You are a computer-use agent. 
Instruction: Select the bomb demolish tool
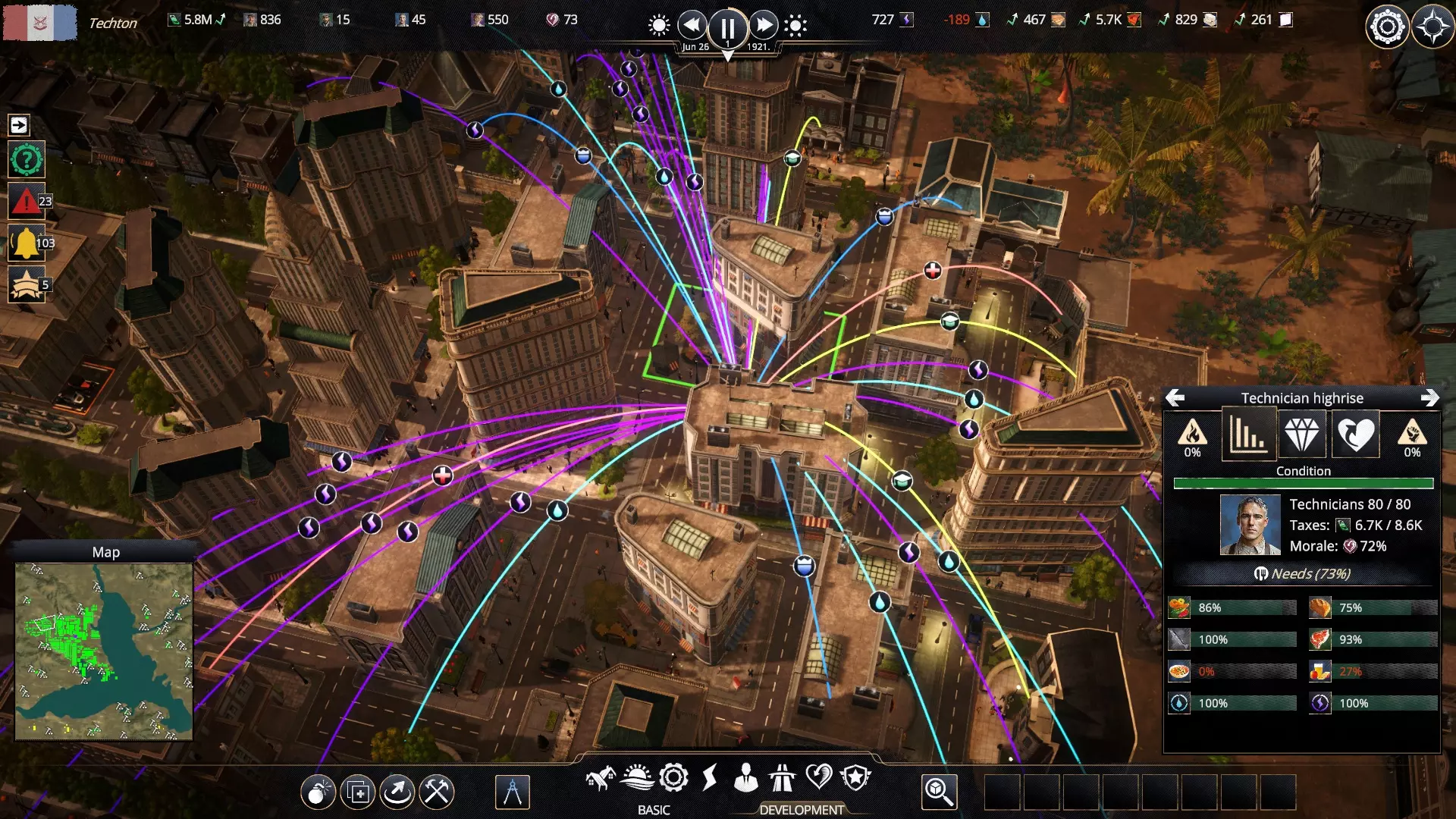318,792
